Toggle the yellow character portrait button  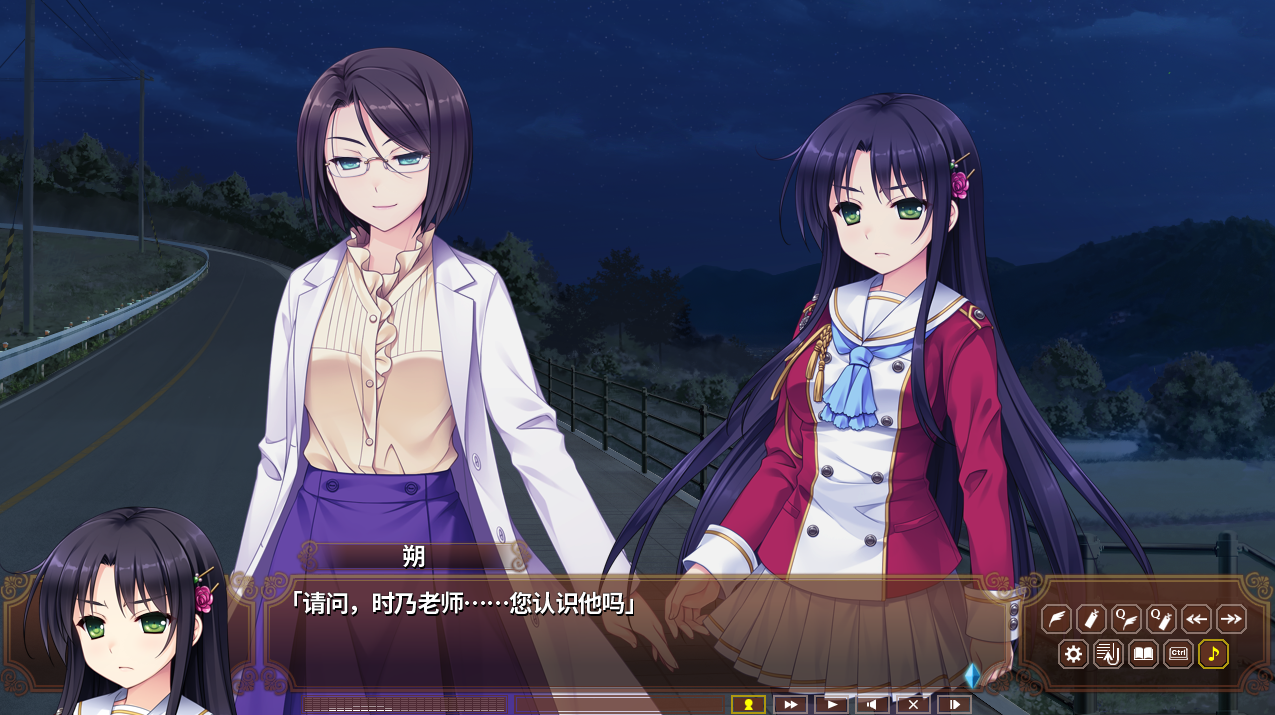pyautogui.click(x=748, y=705)
